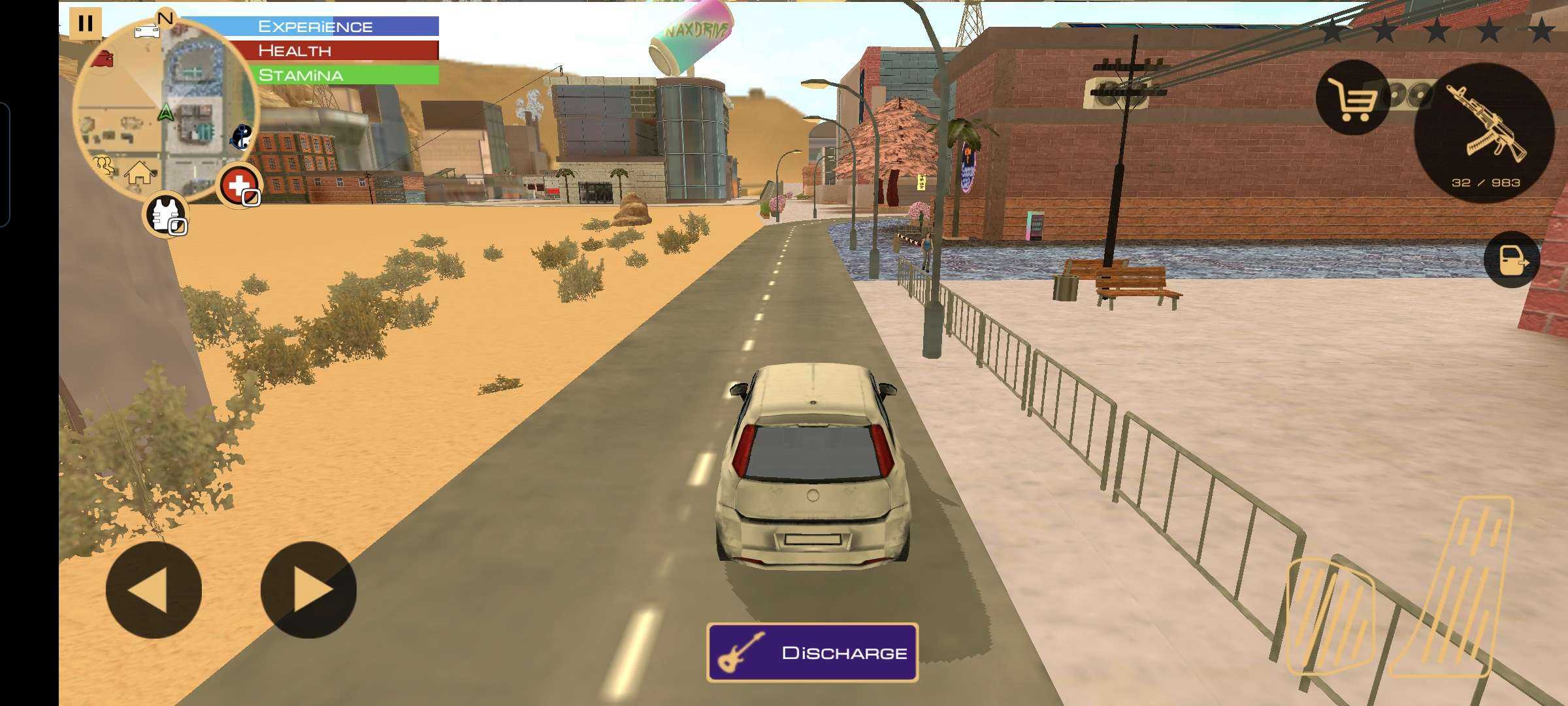1568x706 pixels.
Task: Hit the brake pedal
Action: [x=1330, y=616]
